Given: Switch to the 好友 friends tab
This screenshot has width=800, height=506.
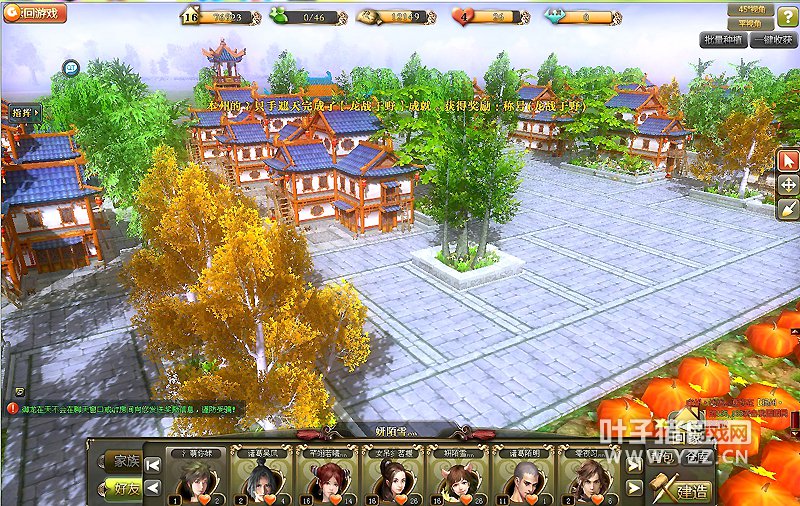Looking at the screenshot, I should [x=125, y=488].
